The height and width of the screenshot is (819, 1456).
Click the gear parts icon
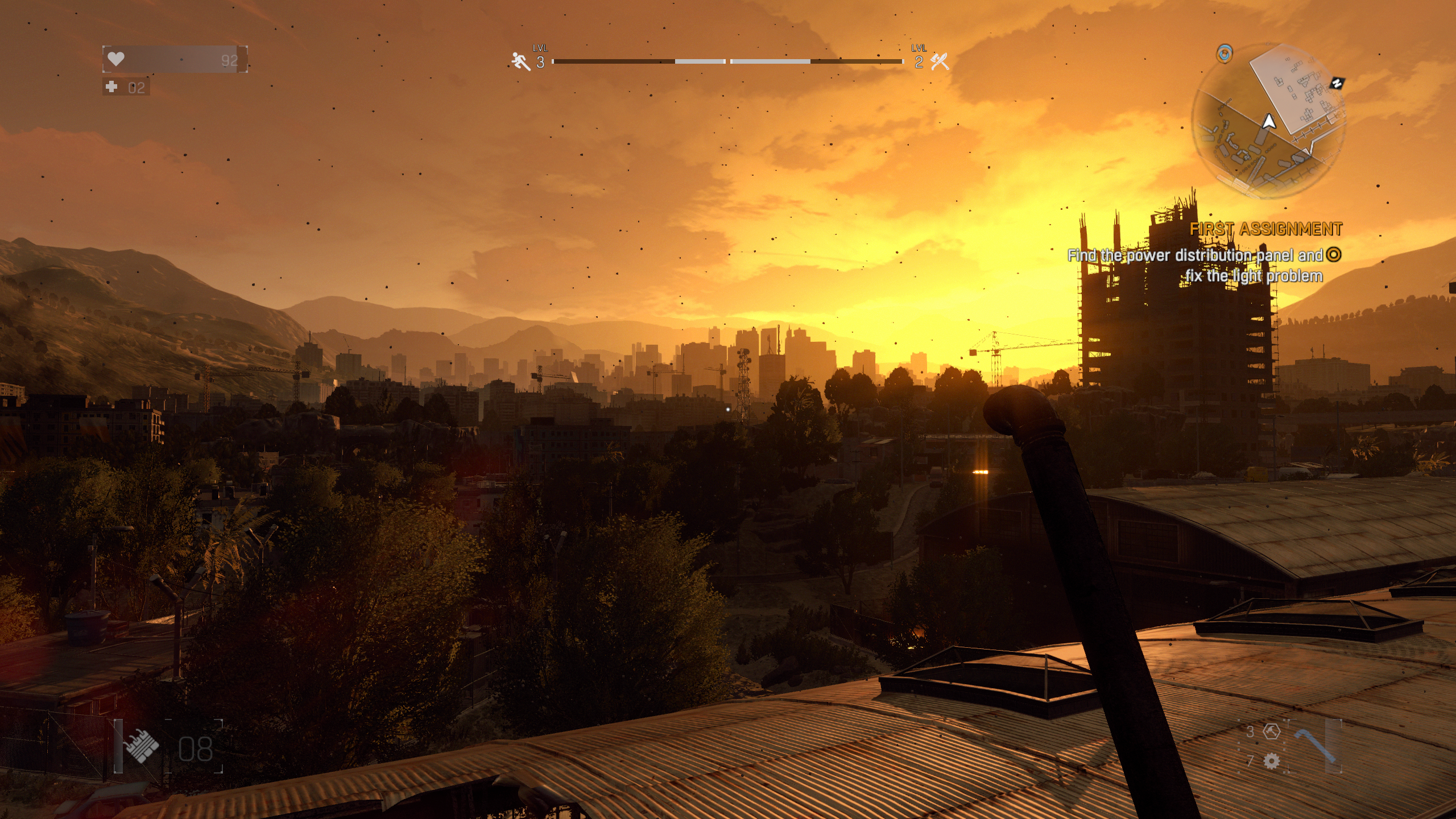1272,761
